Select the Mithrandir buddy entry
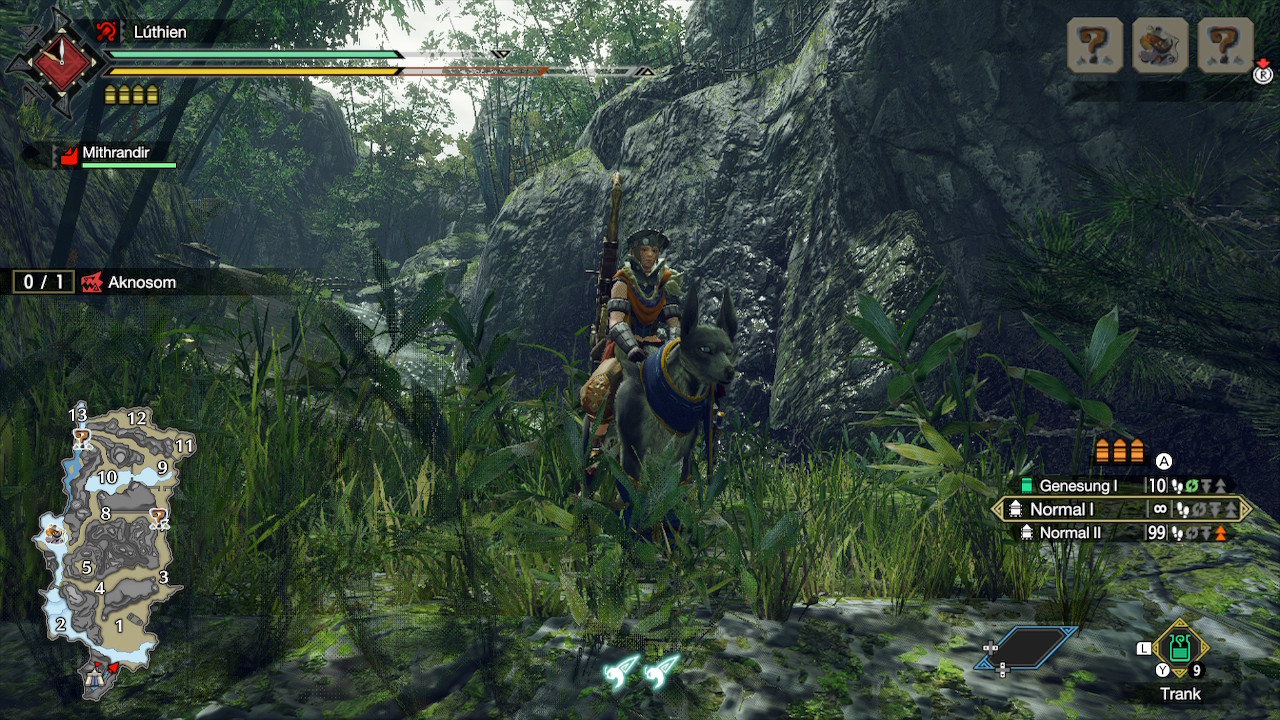Viewport: 1280px width, 720px height. point(115,154)
